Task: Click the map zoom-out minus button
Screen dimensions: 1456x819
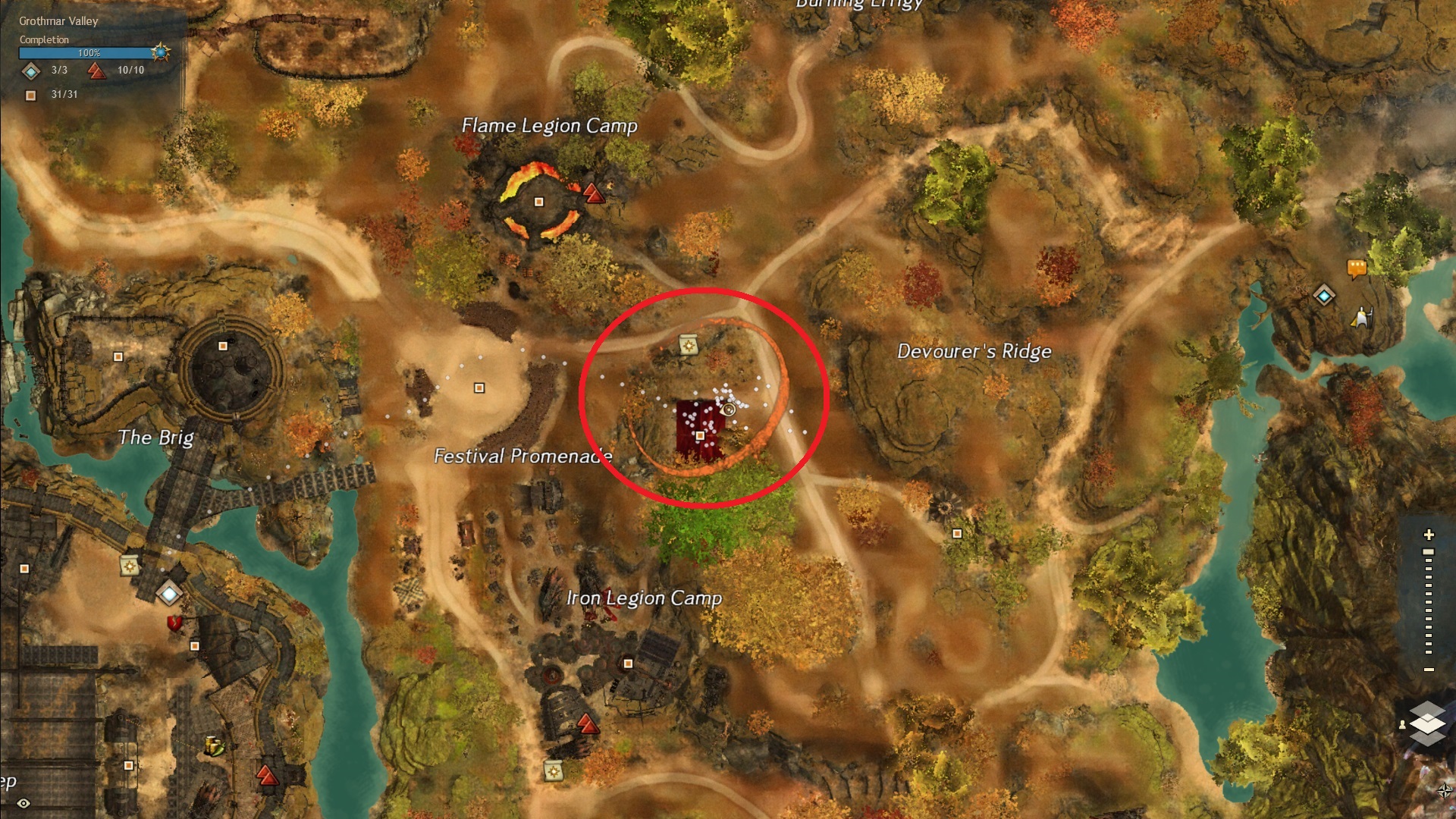Action: pyautogui.click(x=1429, y=670)
